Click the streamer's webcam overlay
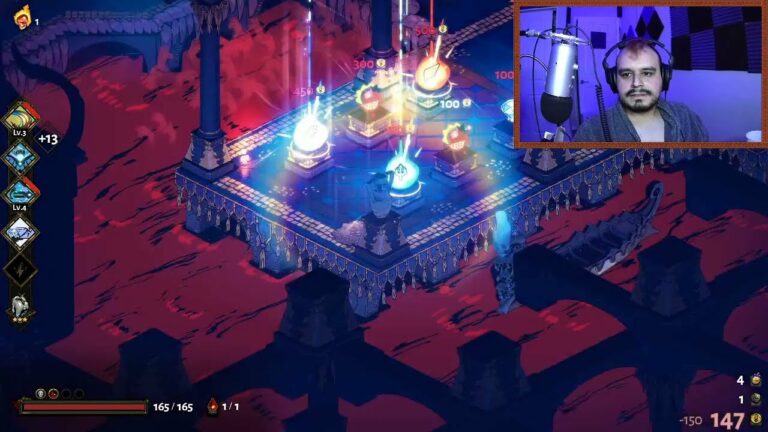 (638, 73)
